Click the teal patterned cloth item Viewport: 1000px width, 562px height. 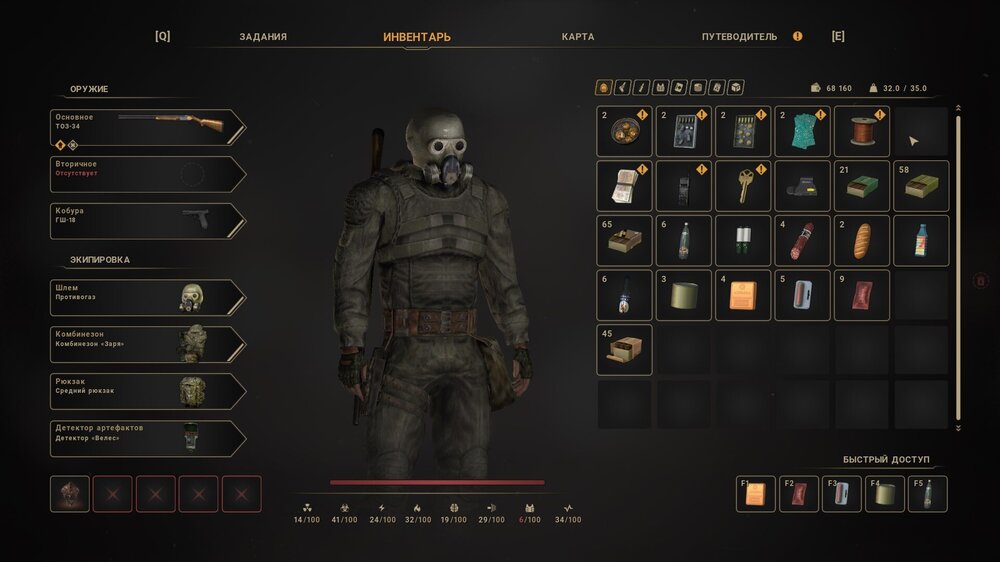click(802, 132)
